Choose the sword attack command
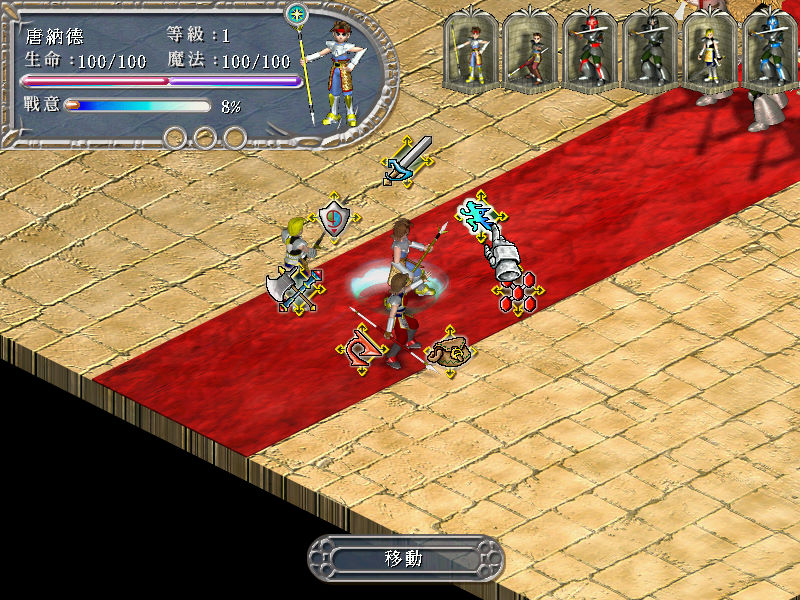Viewport: 800px width, 600px height. (x=408, y=160)
